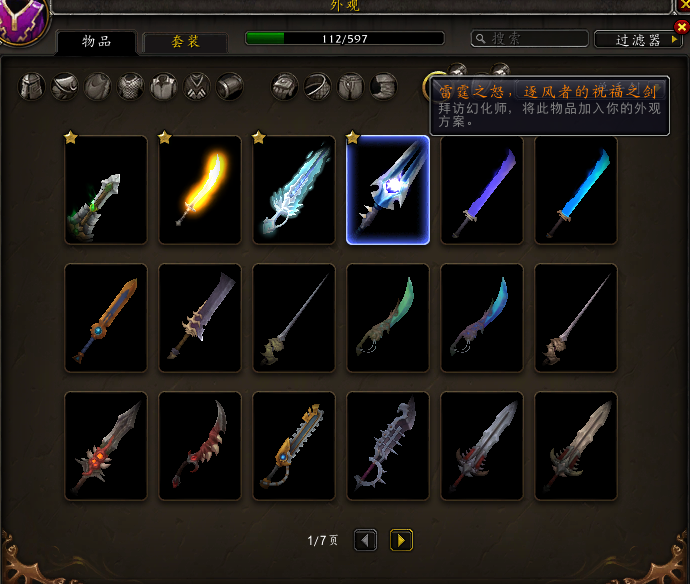Pick the green-gem stone sword appearance
This screenshot has width=690, height=584.
tap(106, 190)
